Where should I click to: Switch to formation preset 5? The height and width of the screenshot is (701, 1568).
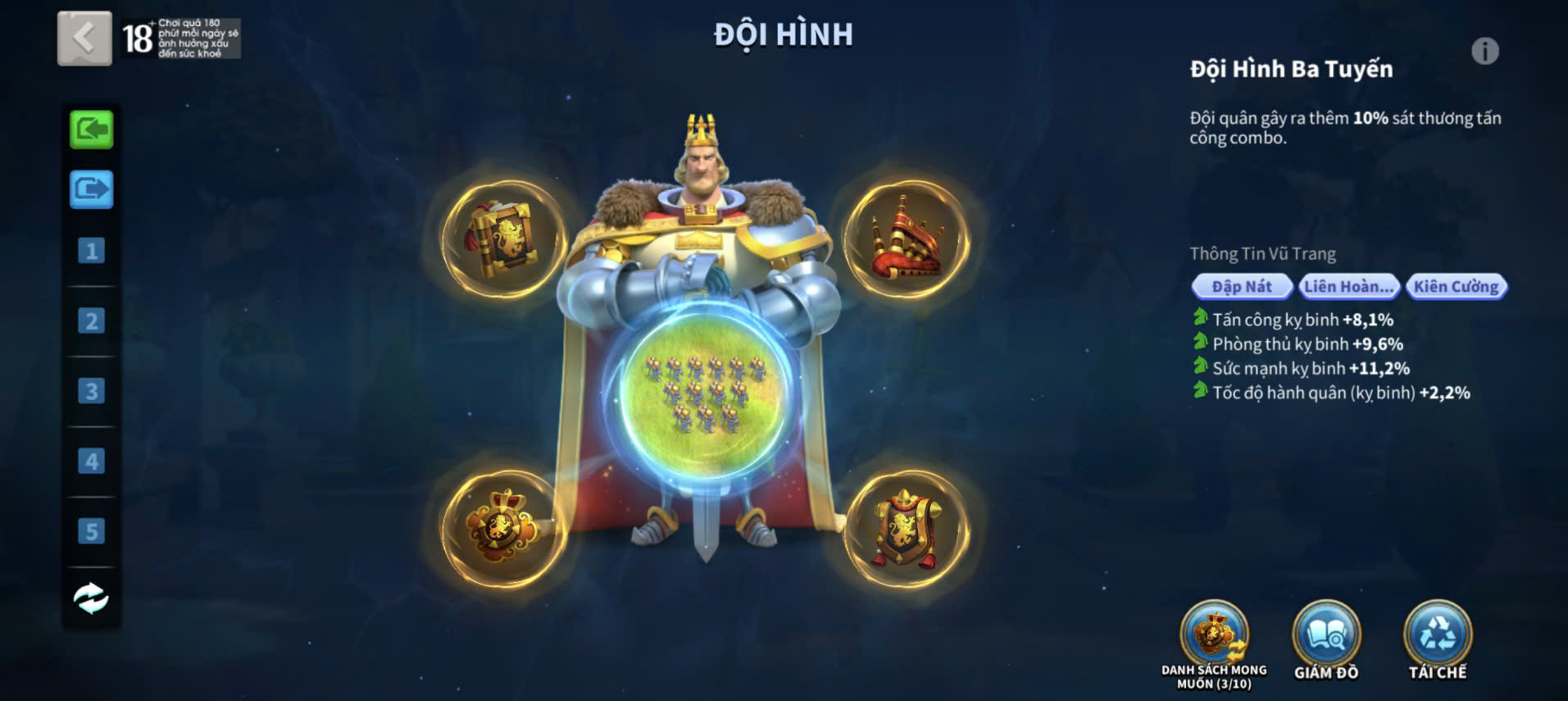[91, 531]
